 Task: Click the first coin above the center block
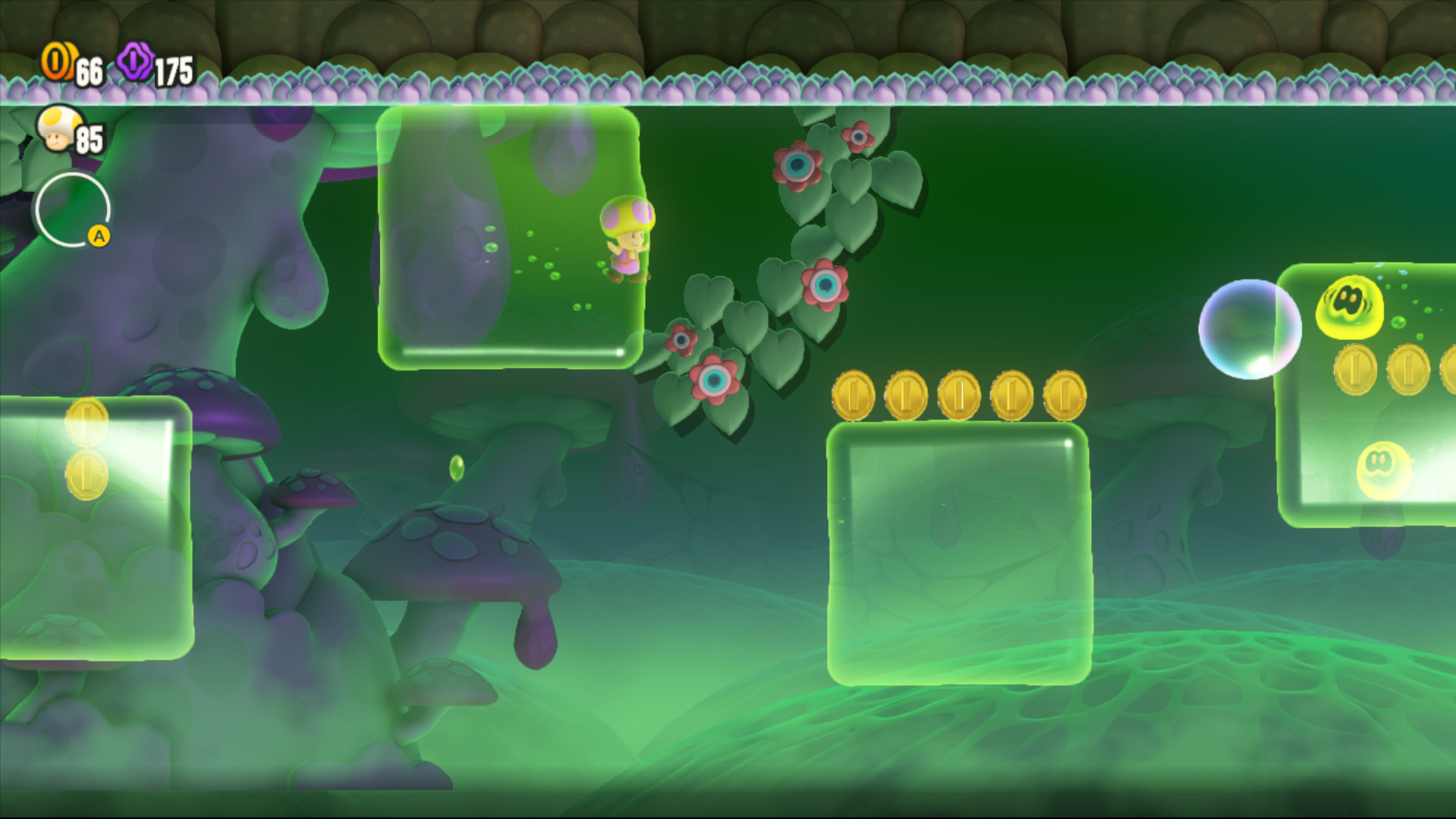coord(854,393)
